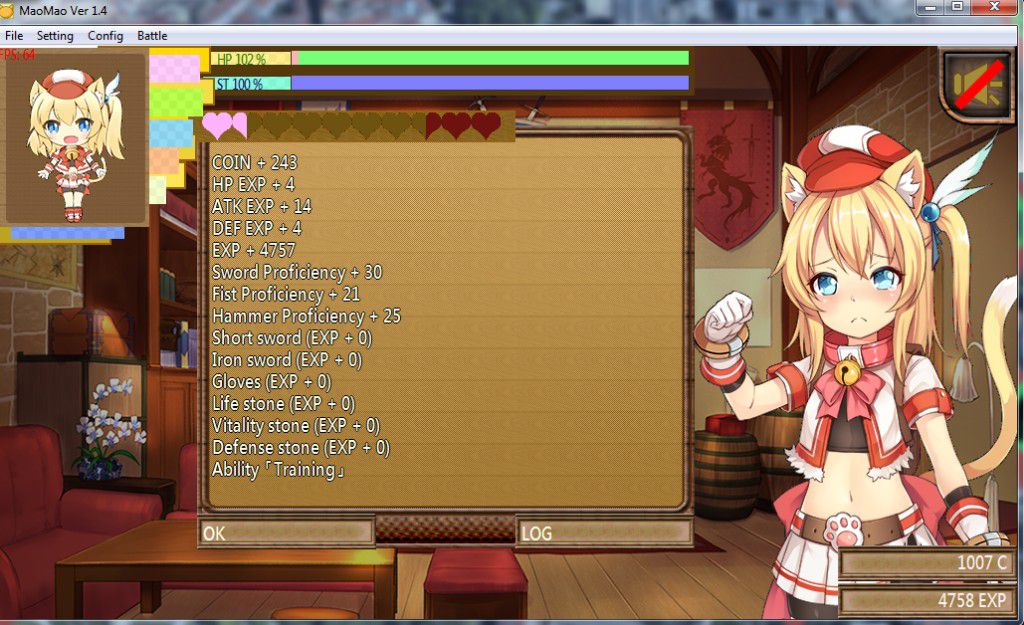The height and width of the screenshot is (625, 1024).
Task: Open the Battle menu
Action: [x=152, y=36]
